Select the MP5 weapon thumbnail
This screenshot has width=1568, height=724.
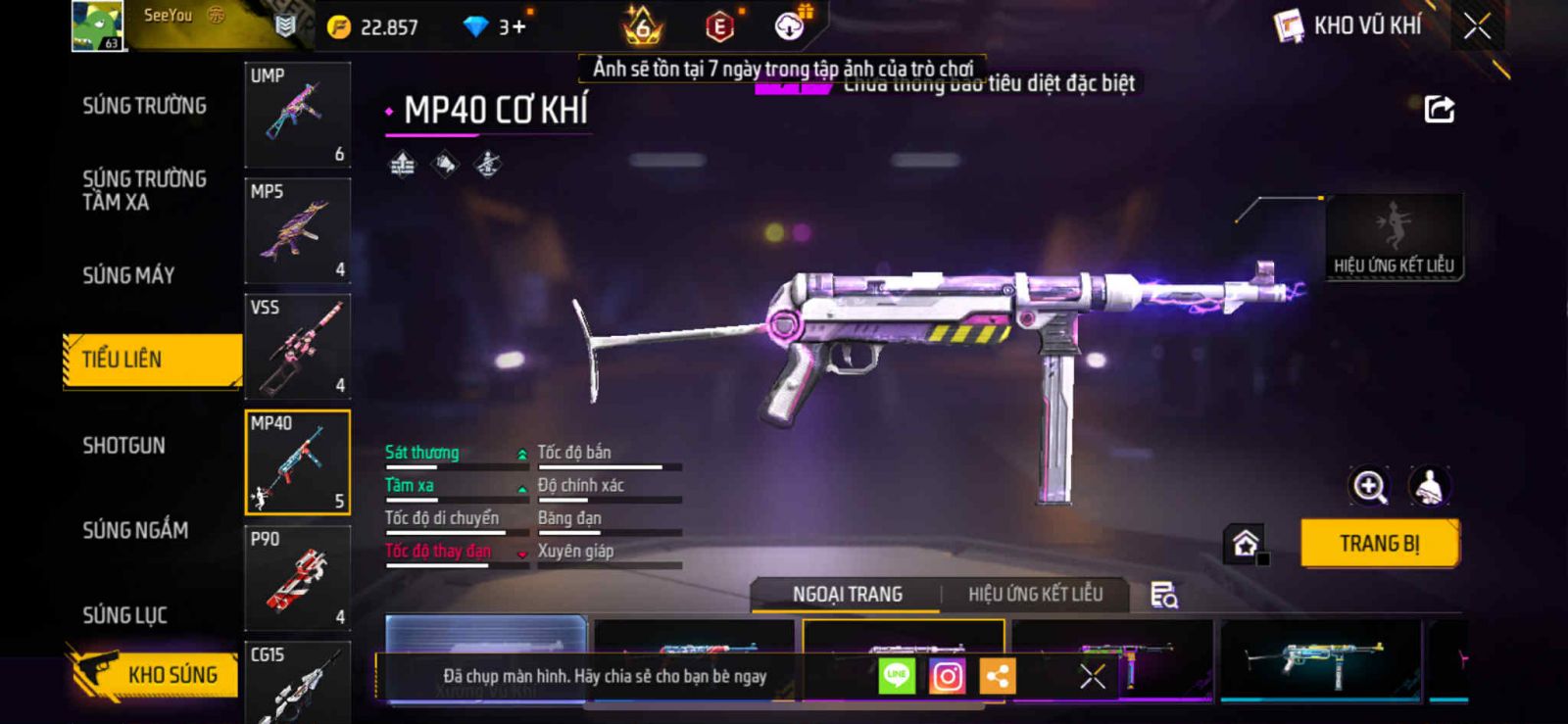point(297,231)
